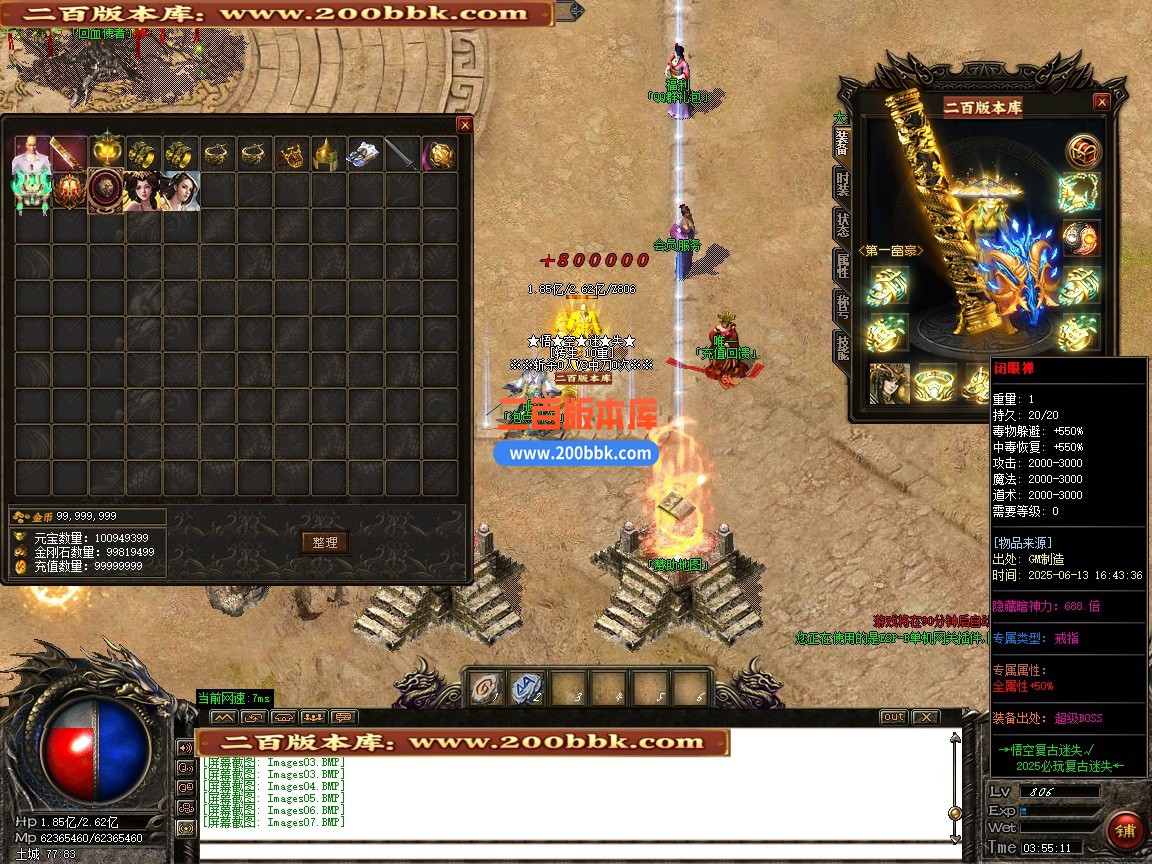Open the red treasure chest icon
This screenshot has width=1152, height=864.
click(1082, 152)
